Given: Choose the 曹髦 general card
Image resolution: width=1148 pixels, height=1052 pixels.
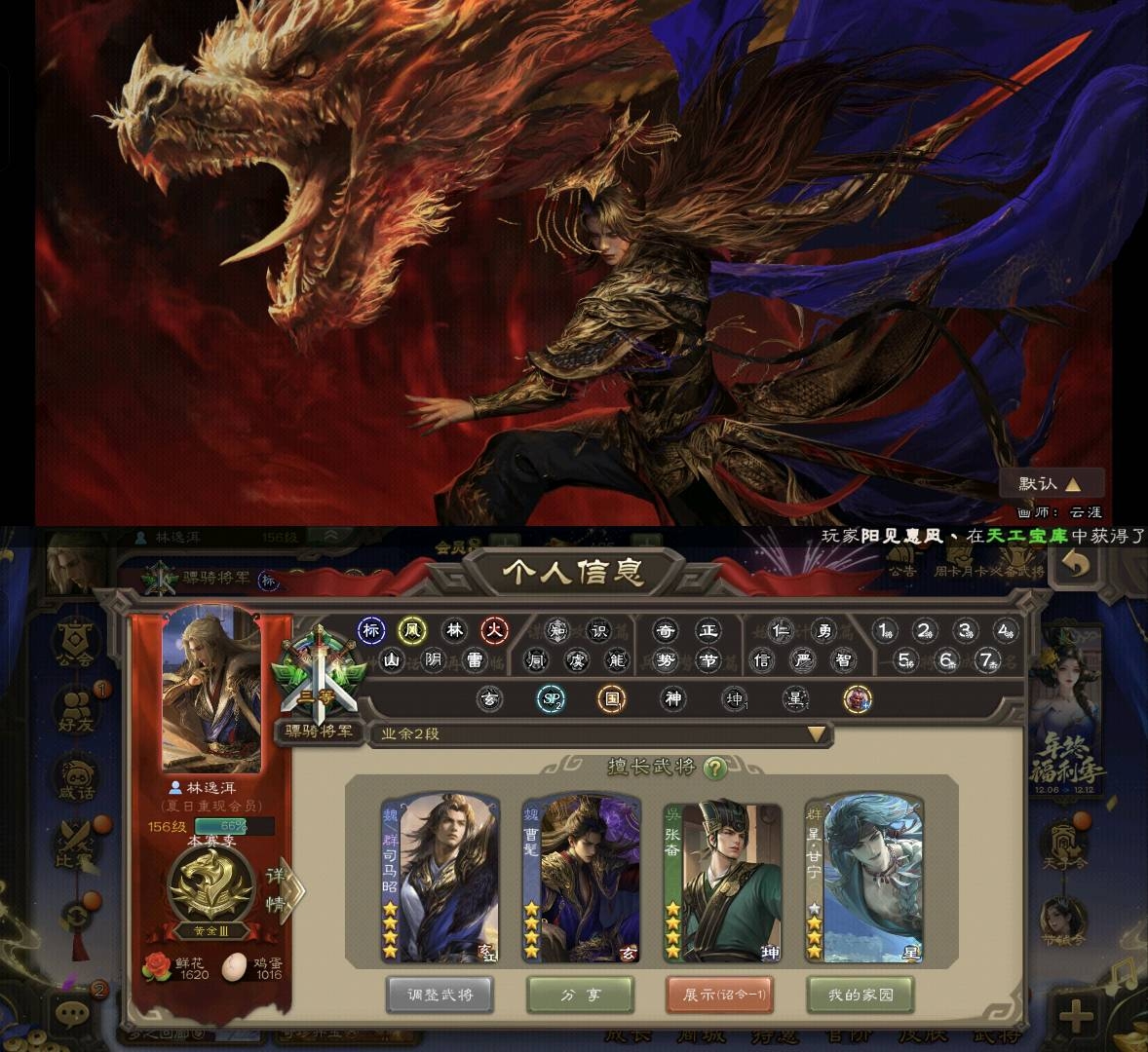Looking at the screenshot, I should coord(581,878).
